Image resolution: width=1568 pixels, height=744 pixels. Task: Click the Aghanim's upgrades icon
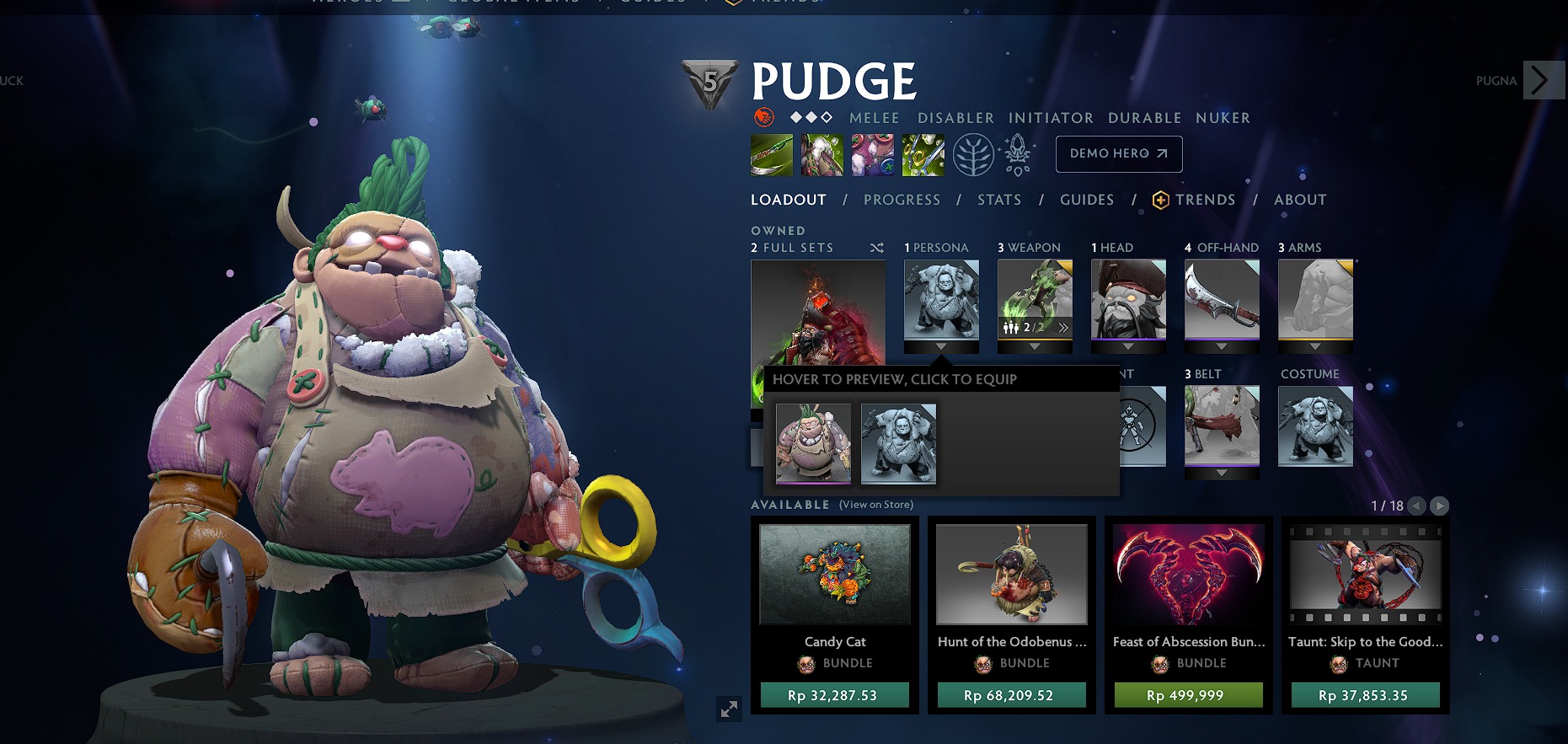[1018, 154]
